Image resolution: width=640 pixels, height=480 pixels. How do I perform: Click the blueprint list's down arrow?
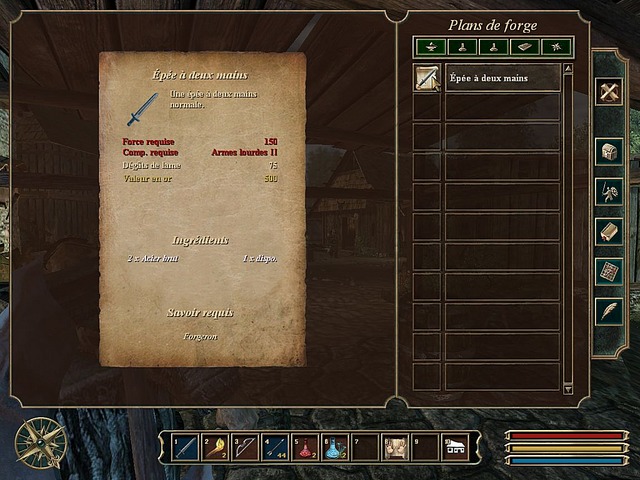[568, 388]
